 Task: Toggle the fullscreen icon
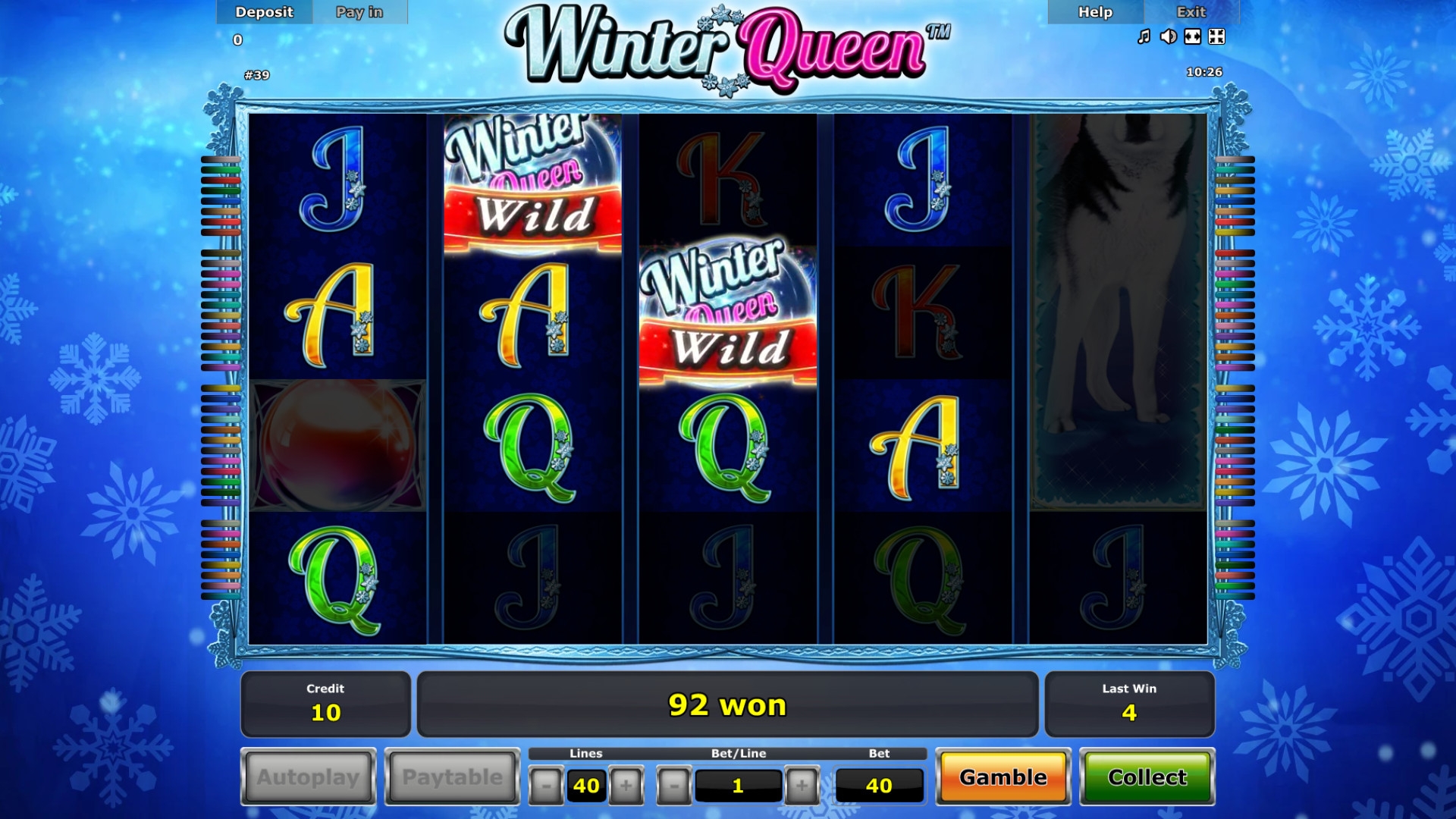point(1193,36)
